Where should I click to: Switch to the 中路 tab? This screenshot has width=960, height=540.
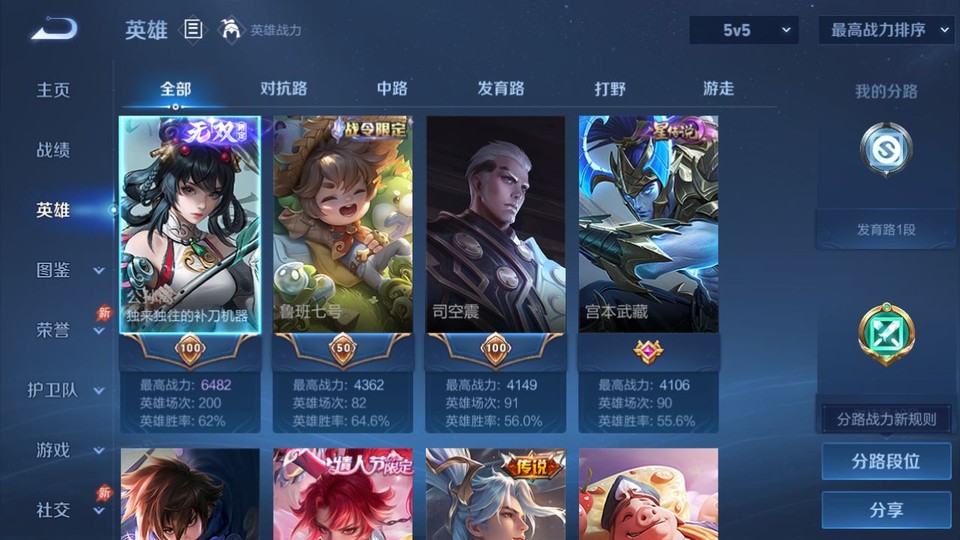pyautogui.click(x=392, y=89)
